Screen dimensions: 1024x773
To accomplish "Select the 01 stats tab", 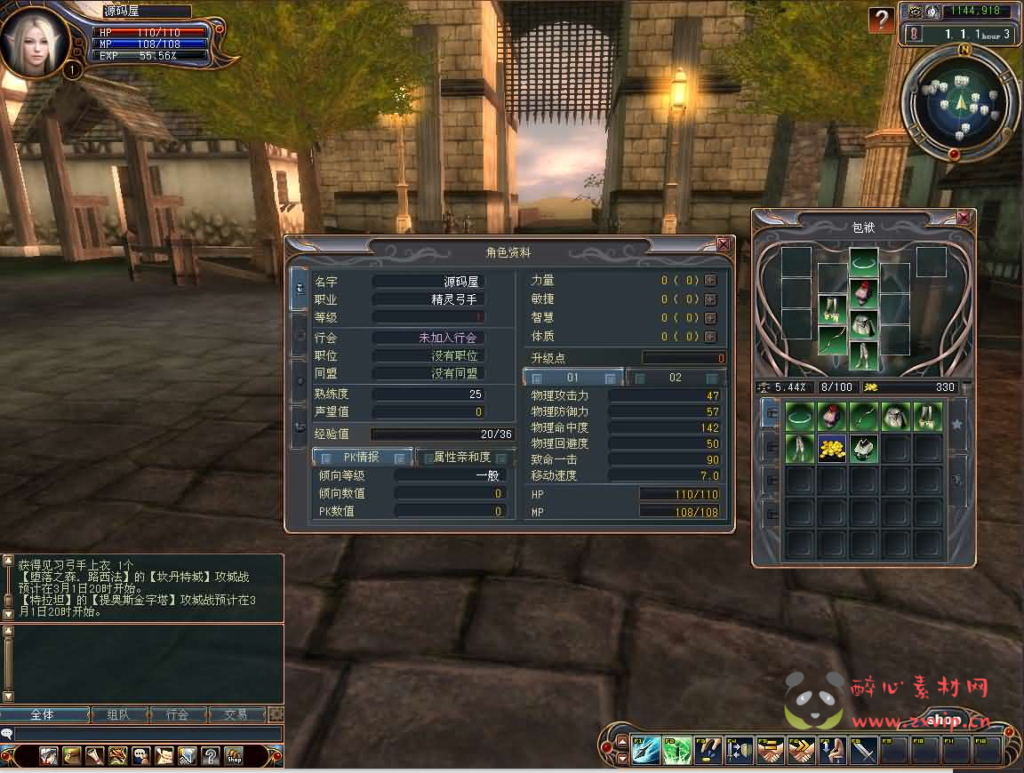I will tap(573, 378).
